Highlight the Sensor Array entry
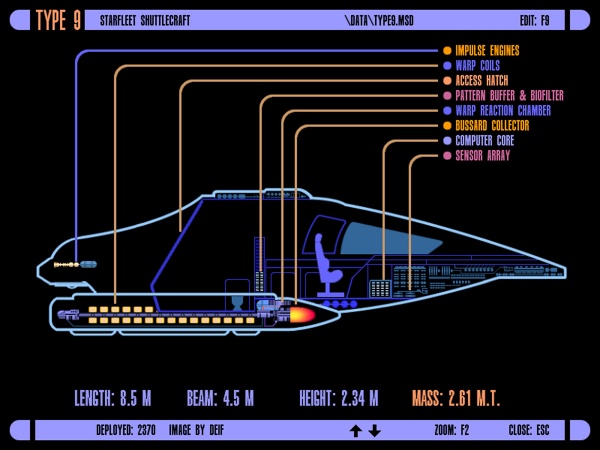600x450 pixels. [x=482, y=156]
